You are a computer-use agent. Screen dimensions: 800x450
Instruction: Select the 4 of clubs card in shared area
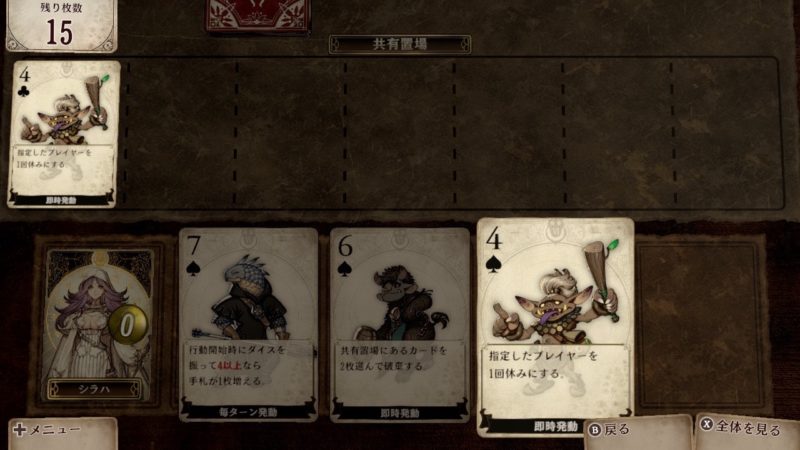click(64, 133)
